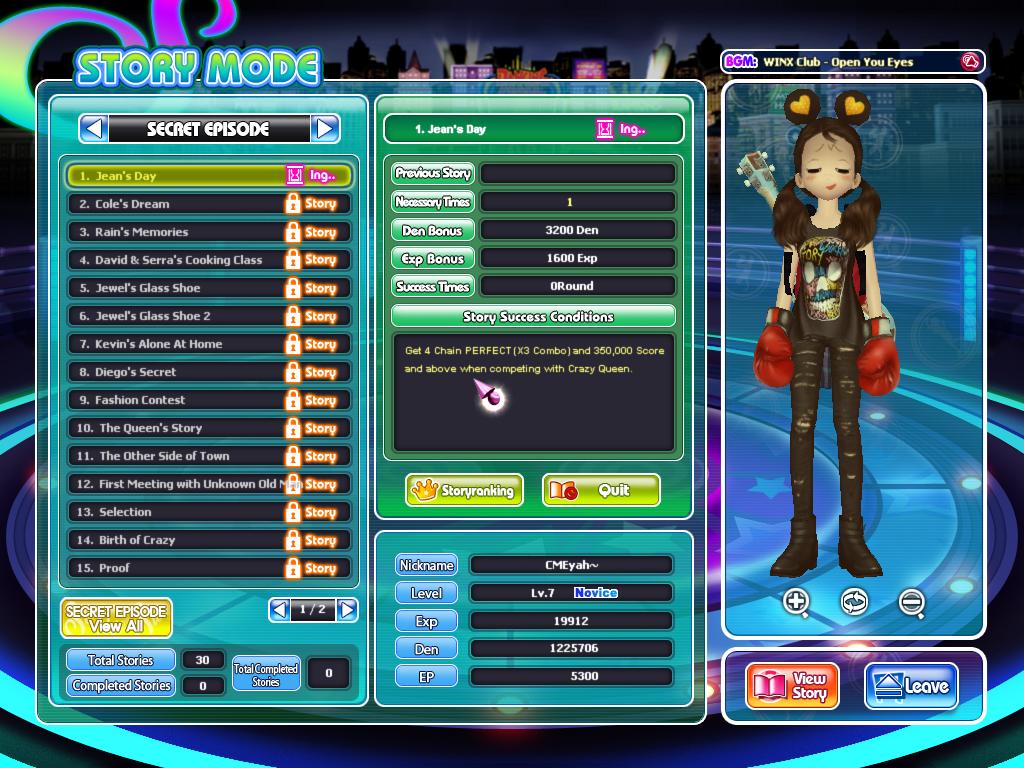Go to previous page of episodes
Screen dimensions: 1024x768
[x=279, y=609]
